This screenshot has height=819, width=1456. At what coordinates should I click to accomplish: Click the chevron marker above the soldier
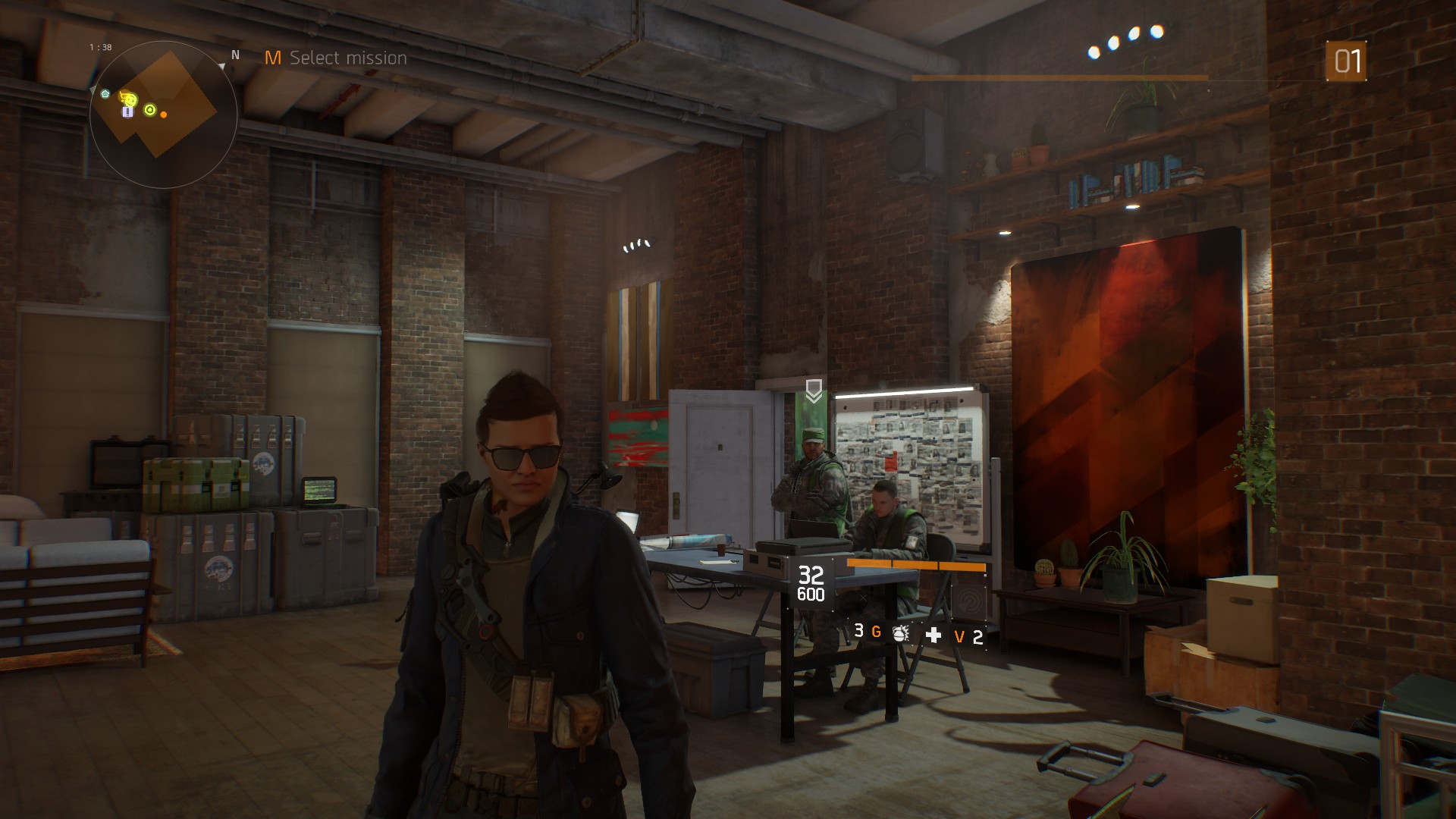pyautogui.click(x=814, y=391)
